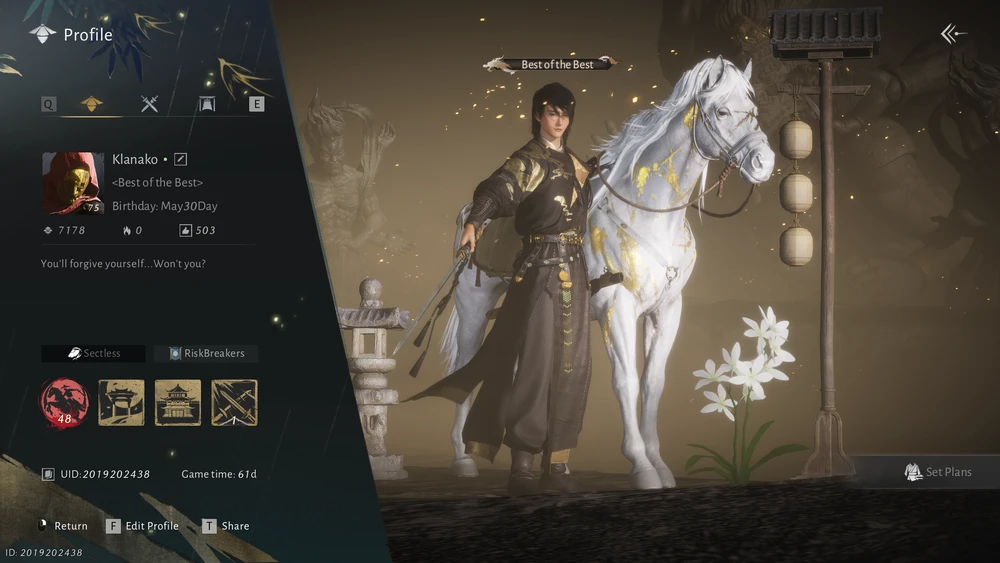Click the back arrow in top corner
The image size is (1000, 563).
(953, 34)
